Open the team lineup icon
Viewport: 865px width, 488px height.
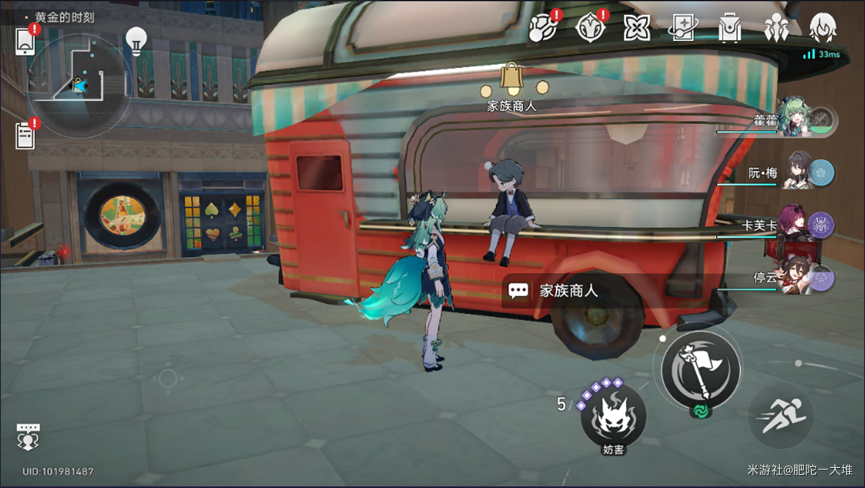[777, 28]
